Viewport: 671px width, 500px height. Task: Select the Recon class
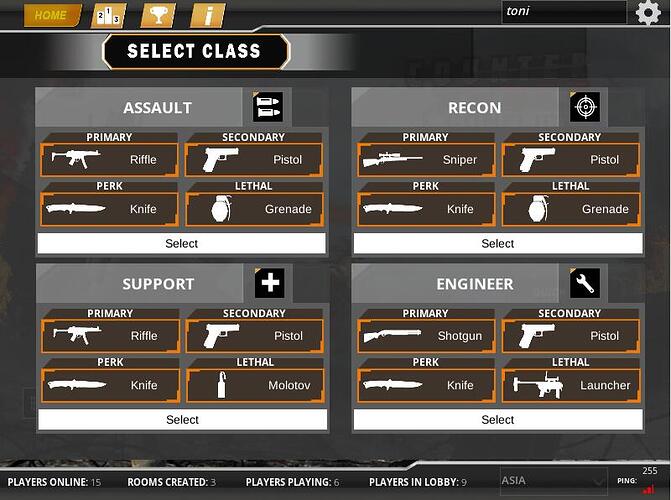497,243
